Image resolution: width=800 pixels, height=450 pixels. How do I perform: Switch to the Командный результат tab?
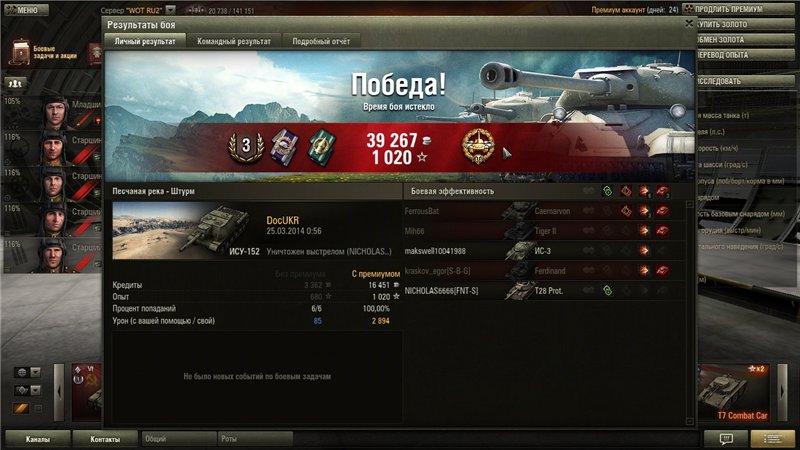[x=235, y=42]
